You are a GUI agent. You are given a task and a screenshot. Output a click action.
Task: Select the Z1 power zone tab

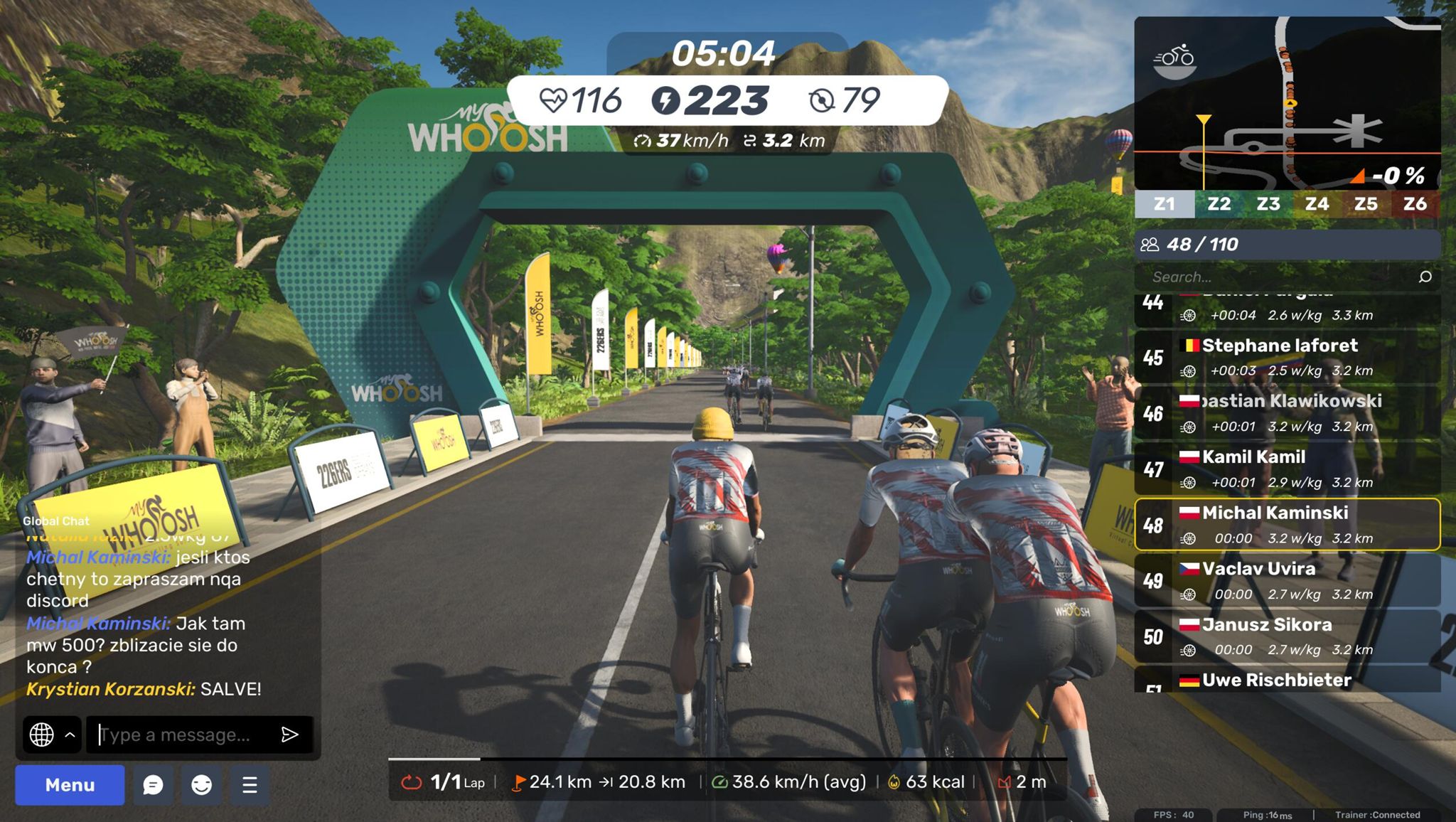pyautogui.click(x=1165, y=204)
